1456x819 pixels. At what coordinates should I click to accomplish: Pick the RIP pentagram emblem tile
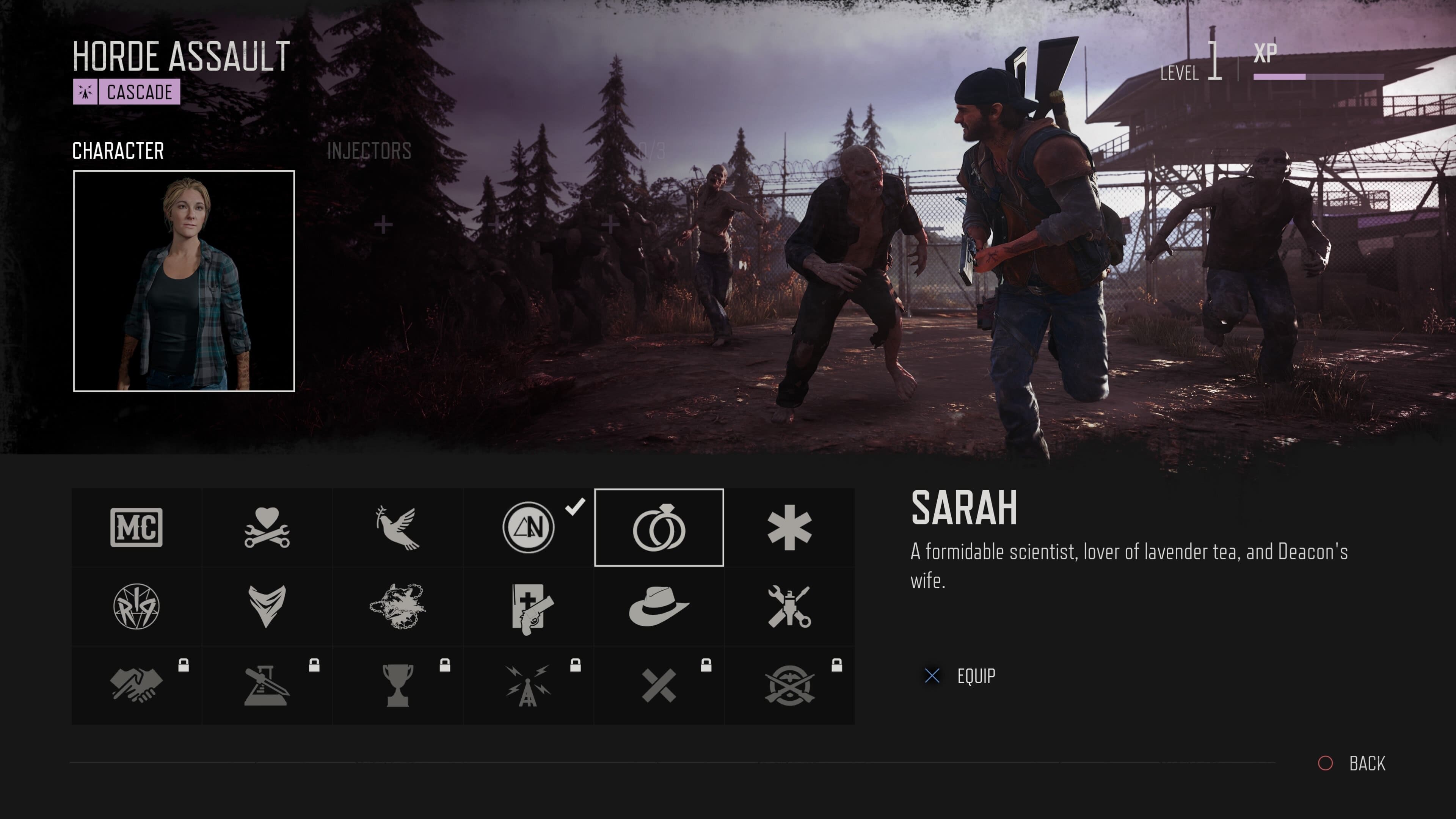click(136, 607)
